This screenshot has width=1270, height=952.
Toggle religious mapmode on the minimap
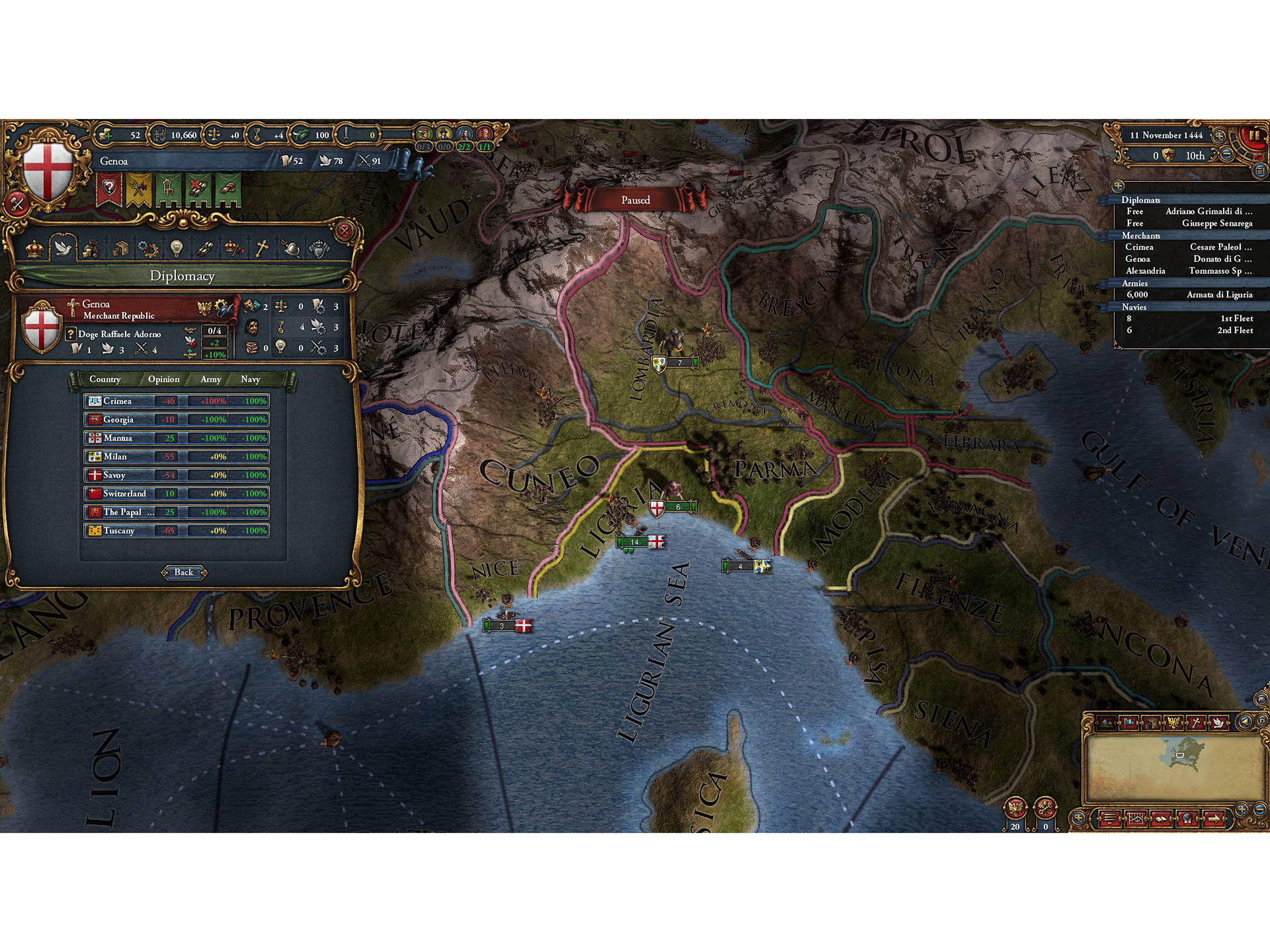click(1198, 722)
